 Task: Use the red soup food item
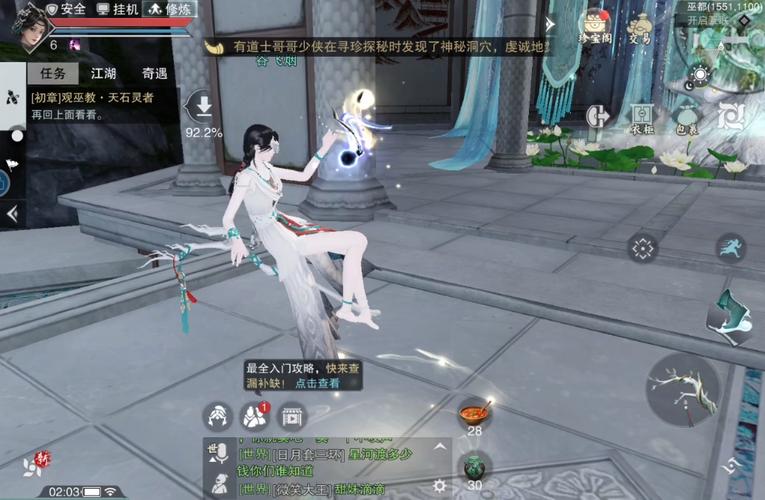tap(474, 411)
